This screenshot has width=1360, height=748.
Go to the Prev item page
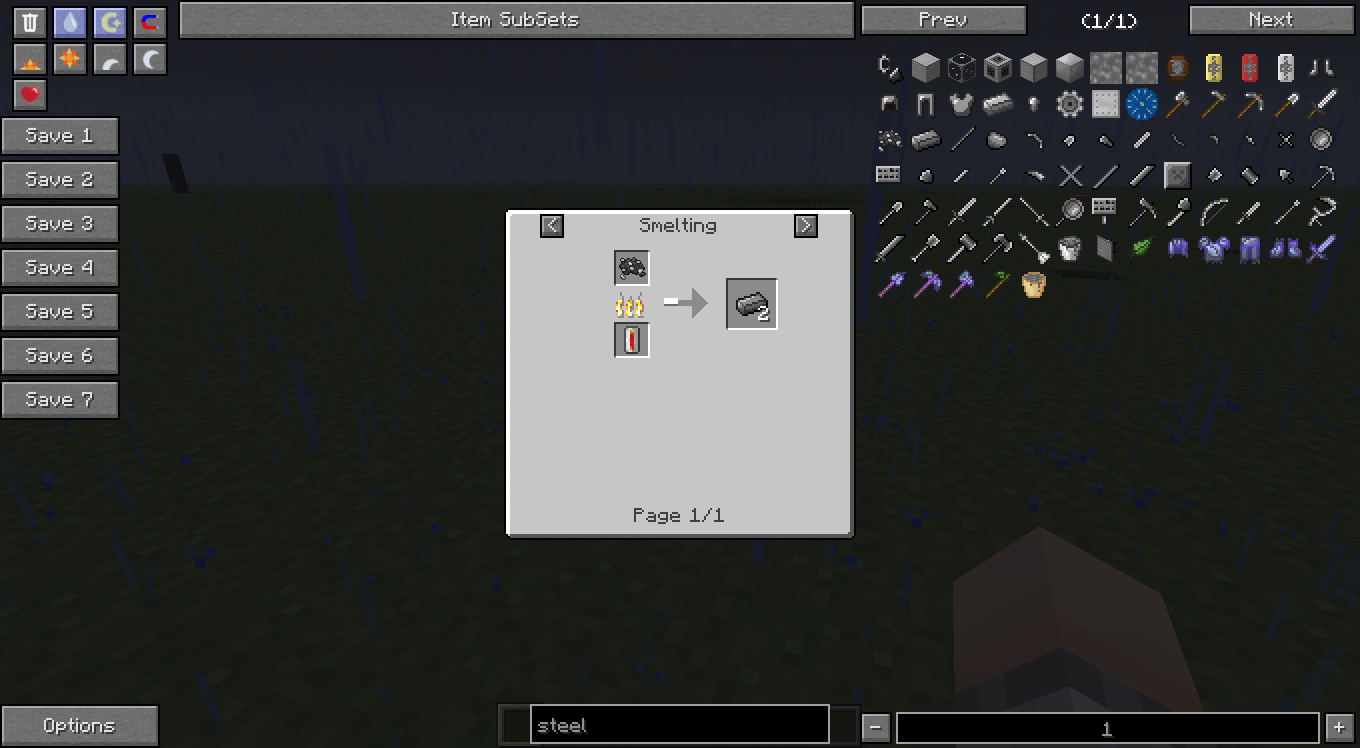943,20
